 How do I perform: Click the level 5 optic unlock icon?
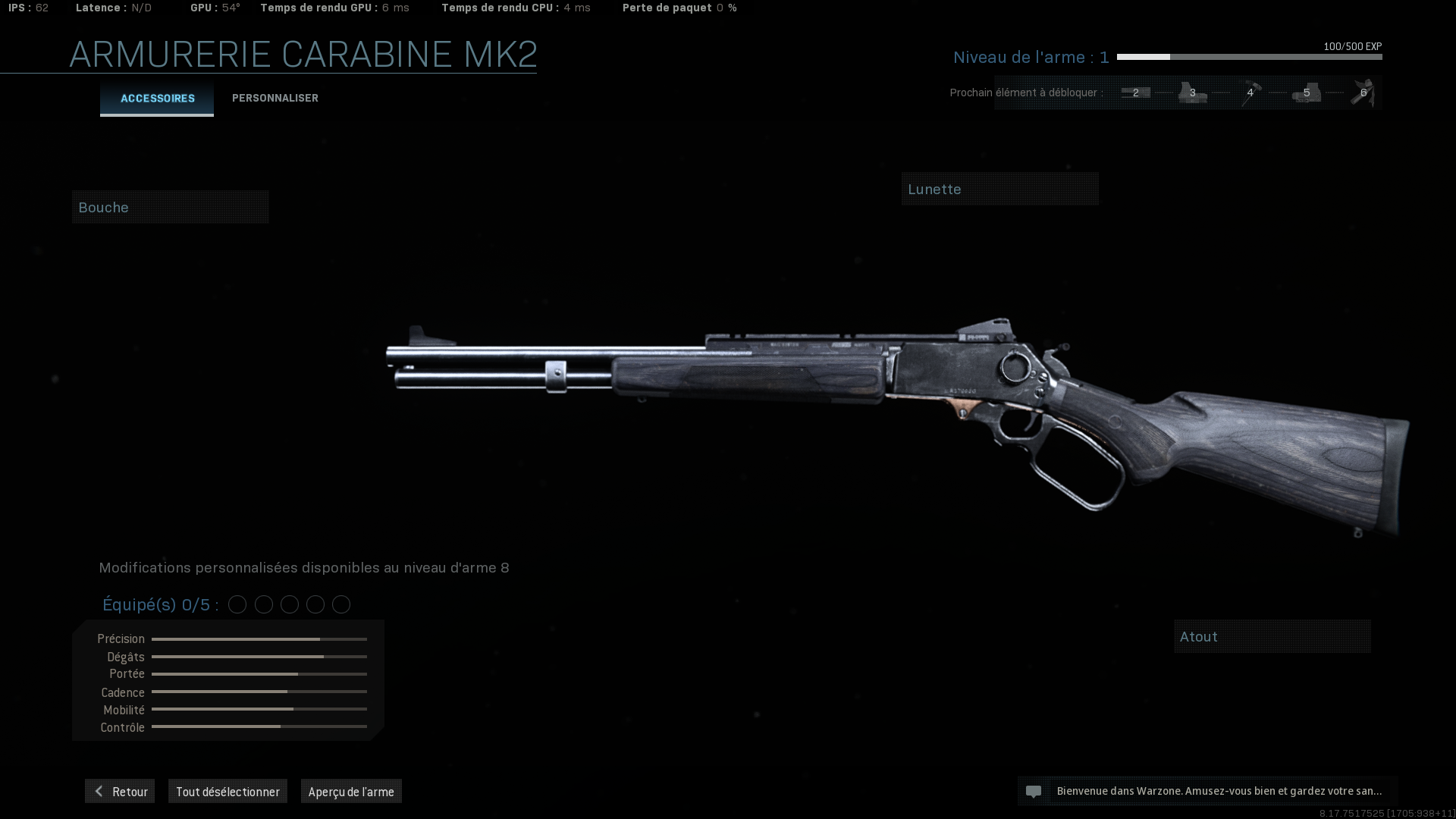coord(1306,92)
